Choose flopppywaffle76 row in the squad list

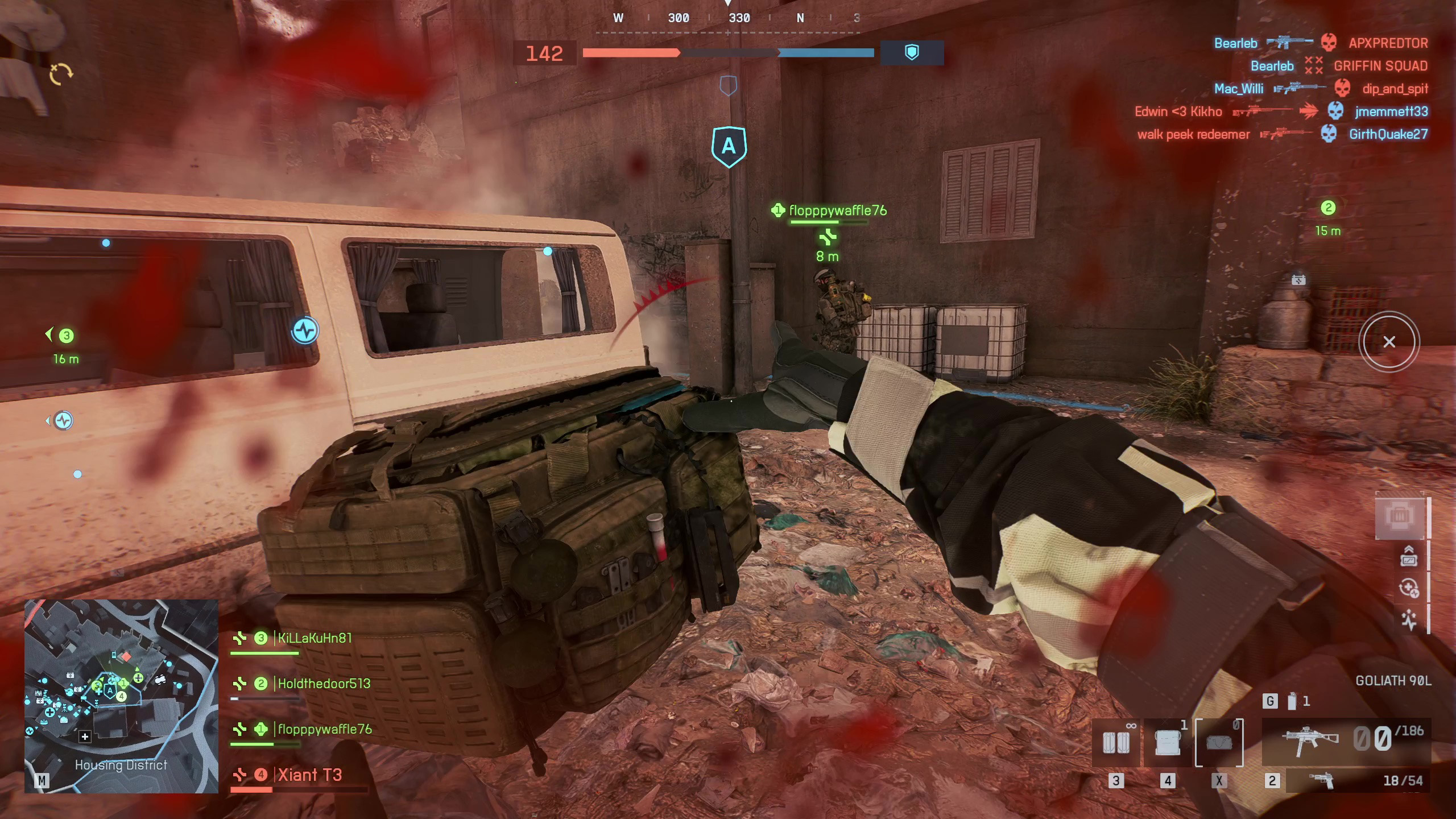click(x=324, y=729)
